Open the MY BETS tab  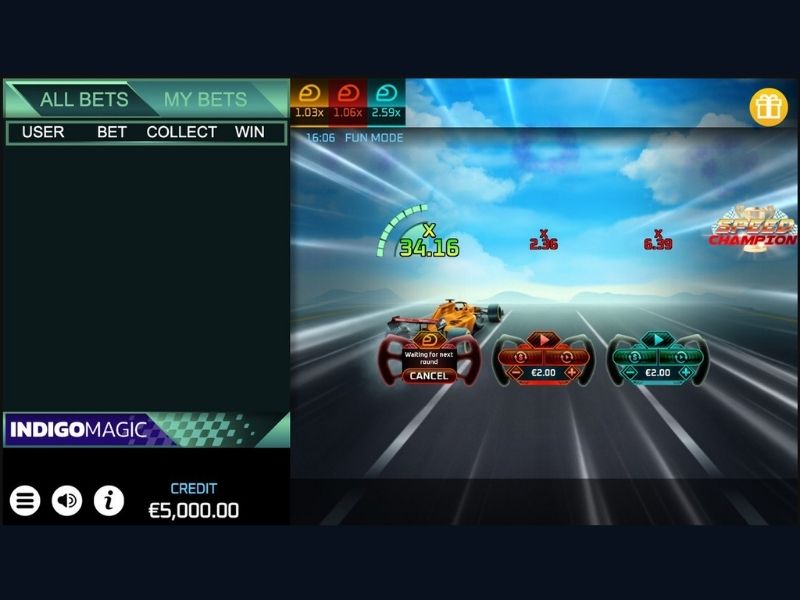pos(205,99)
